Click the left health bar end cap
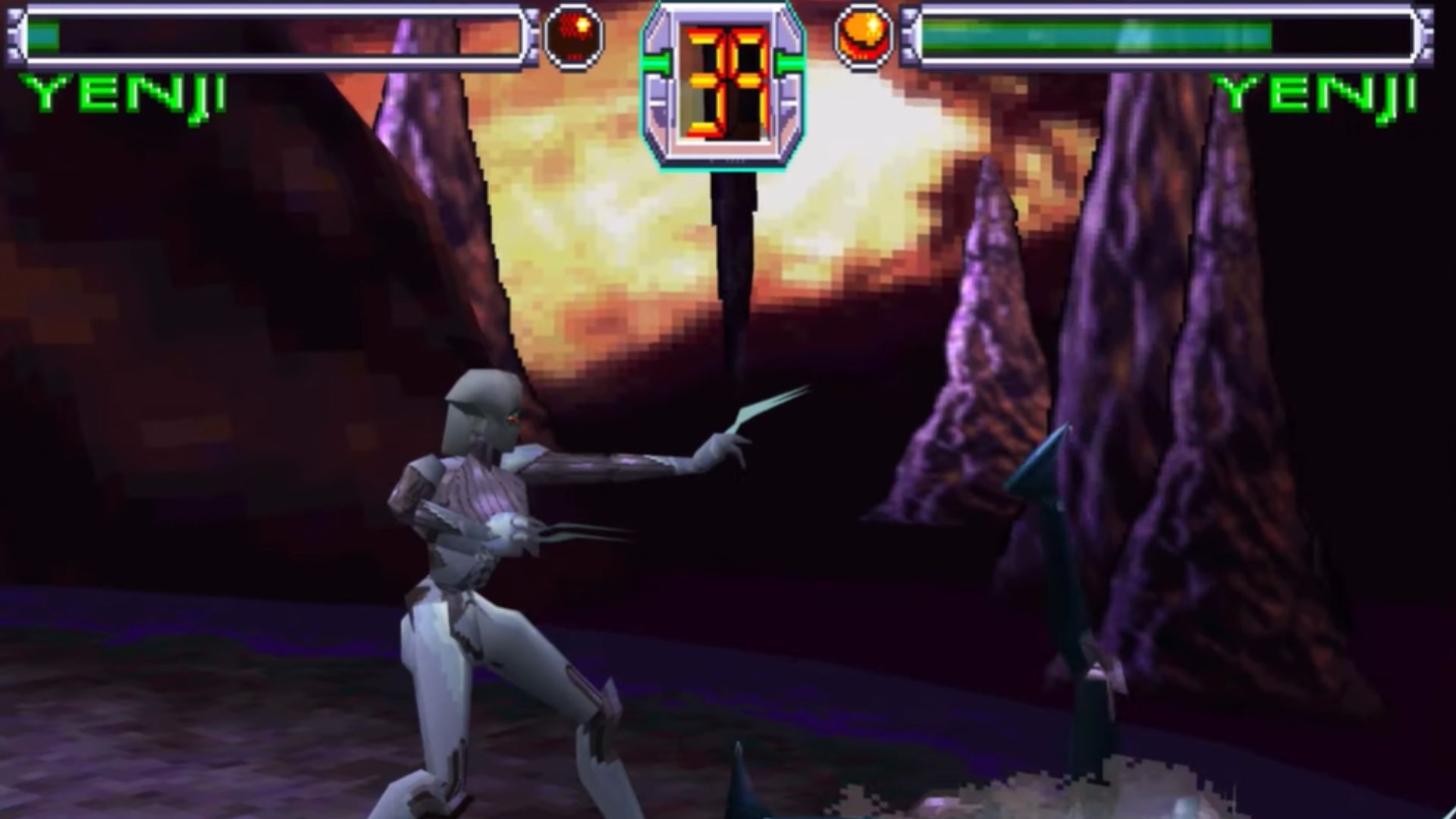Viewport: 1456px width, 819px height. coord(17,34)
